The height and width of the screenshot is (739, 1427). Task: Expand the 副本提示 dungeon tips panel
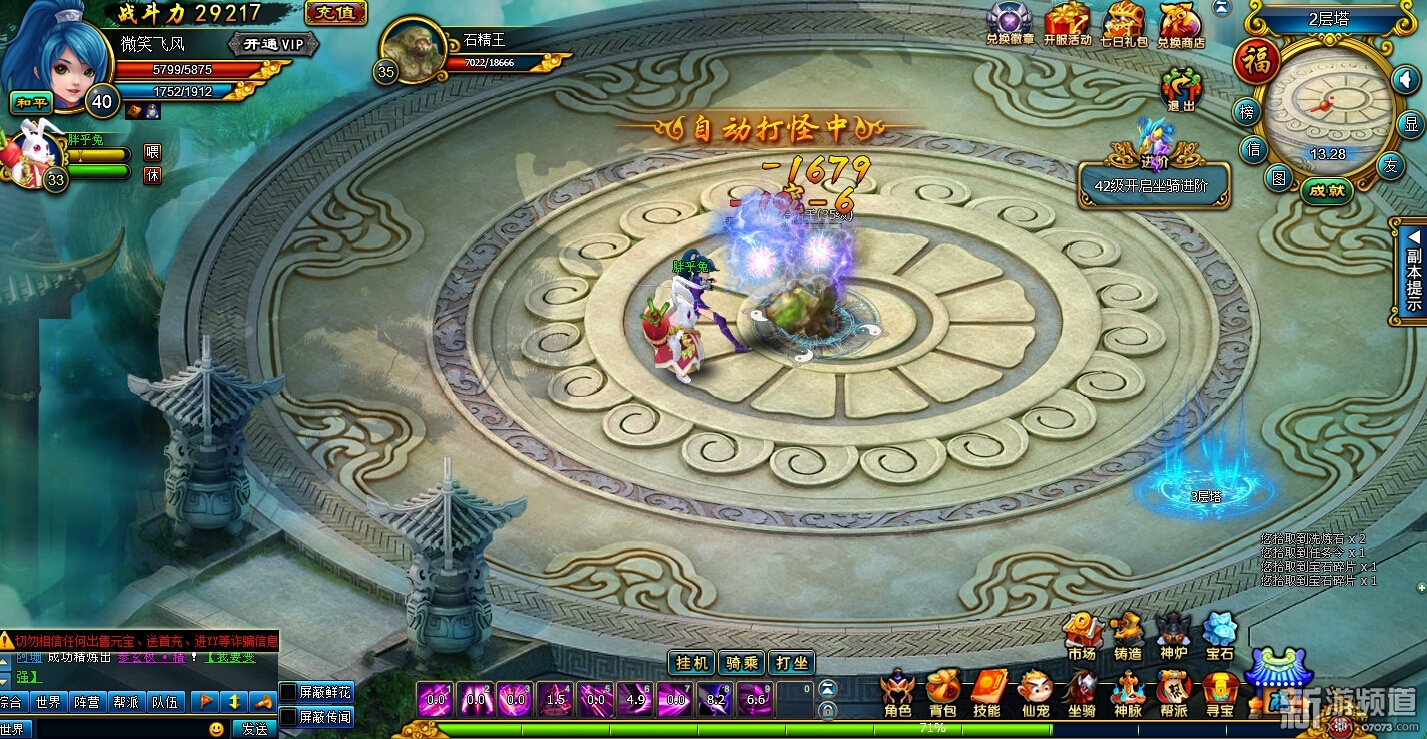click(x=1413, y=270)
